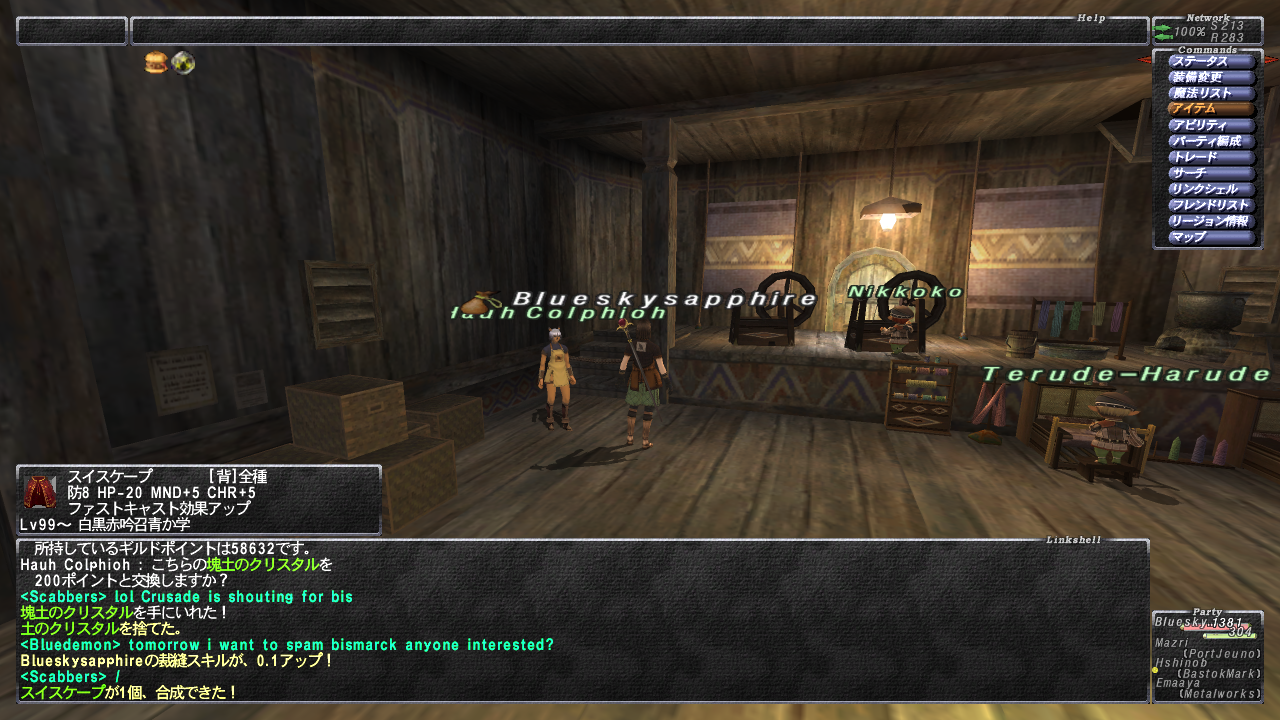Click the chat log window
The height and width of the screenshot is (720, 1280).
pyautogui.click(x=582, y=620)
